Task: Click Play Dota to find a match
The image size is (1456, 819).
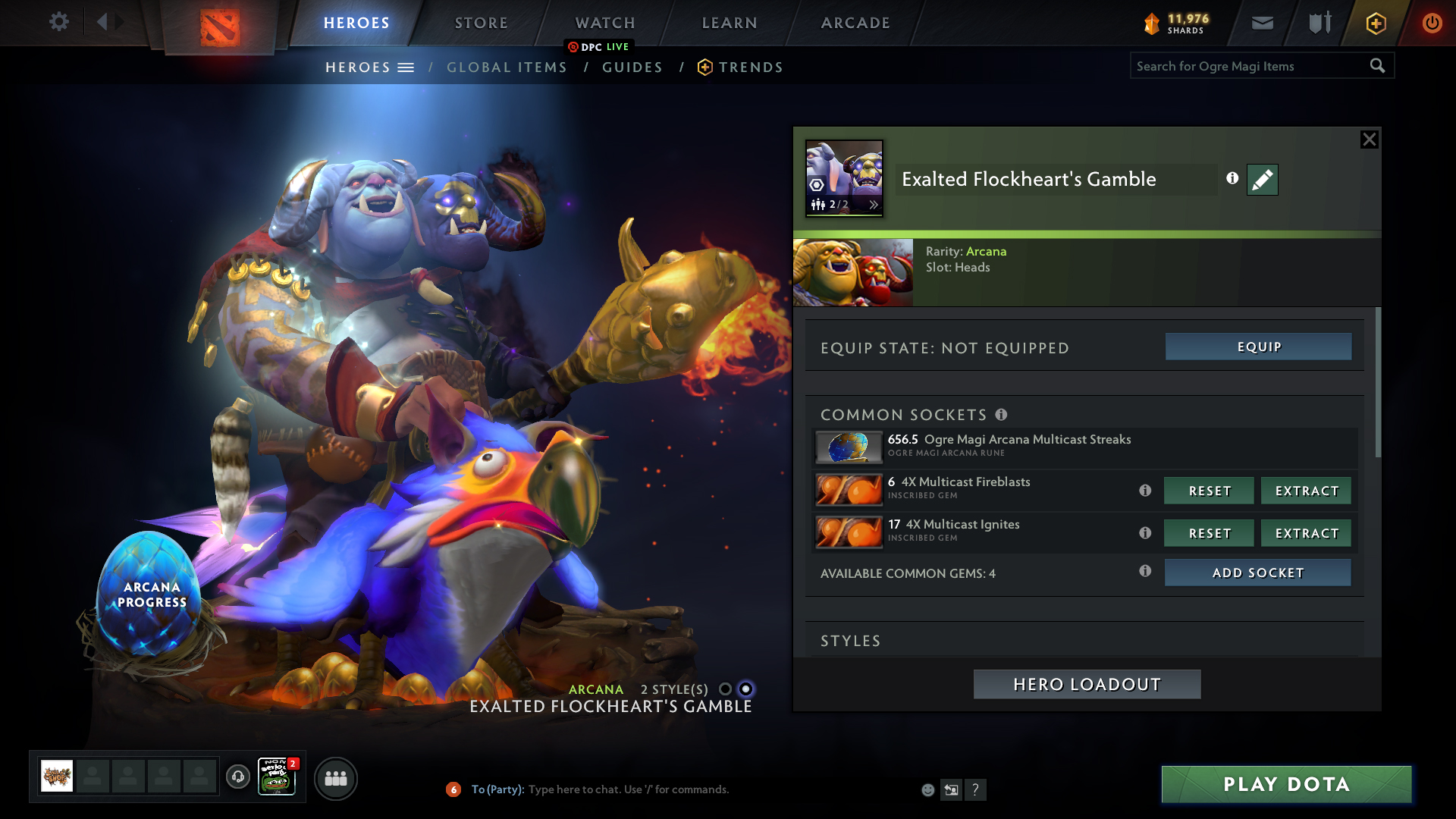Action: click(1286, 784)
